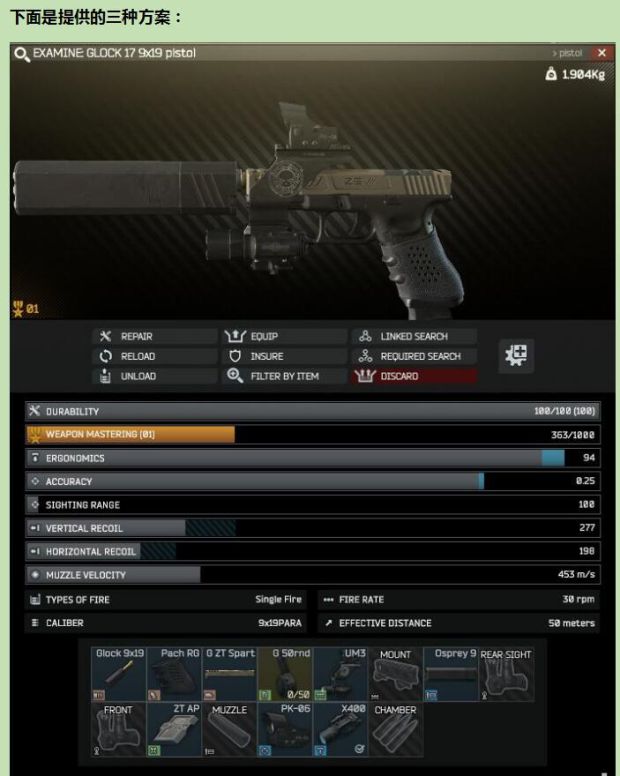Select the Chamber slot
Image resolution: width=620 pixels, height=776 pixels.
pos(395,729)
